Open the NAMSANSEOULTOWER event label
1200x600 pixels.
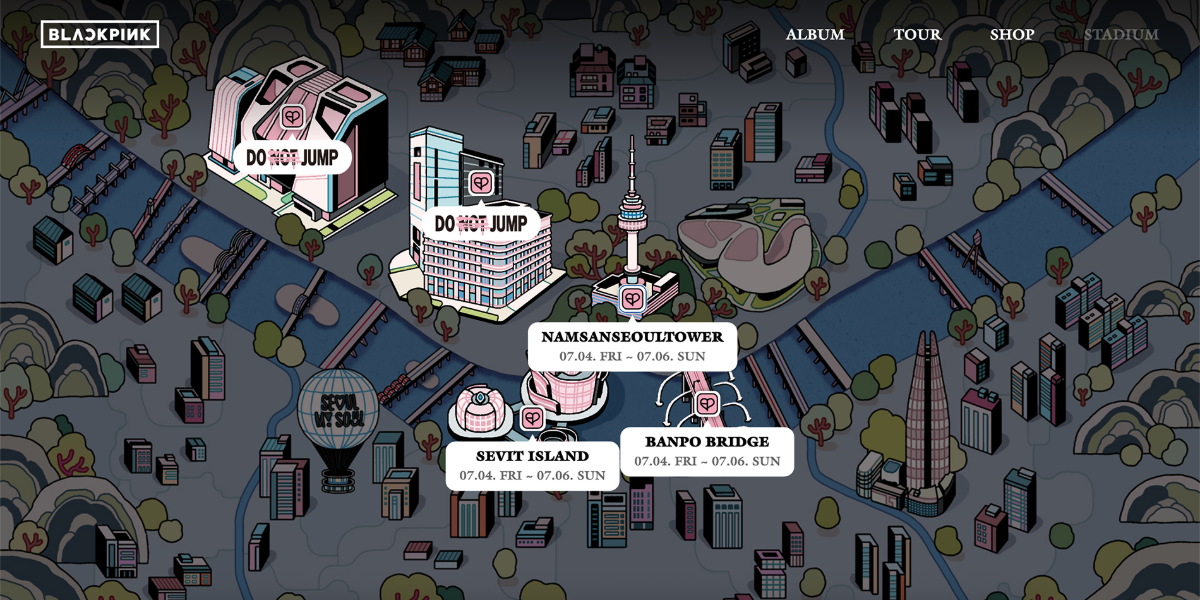pos(632,345)
